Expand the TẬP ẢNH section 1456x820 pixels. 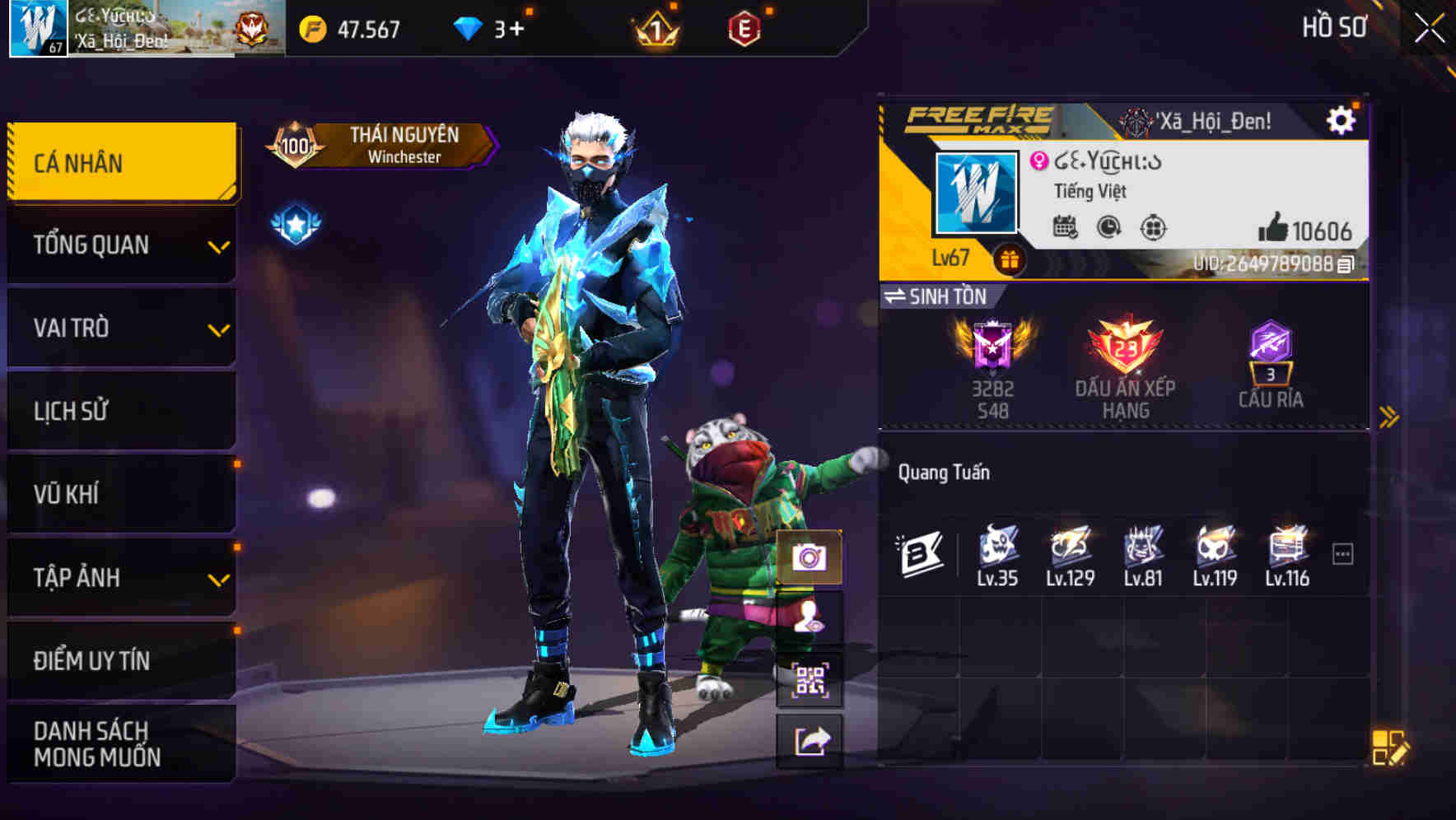click(x=120, y=577)
